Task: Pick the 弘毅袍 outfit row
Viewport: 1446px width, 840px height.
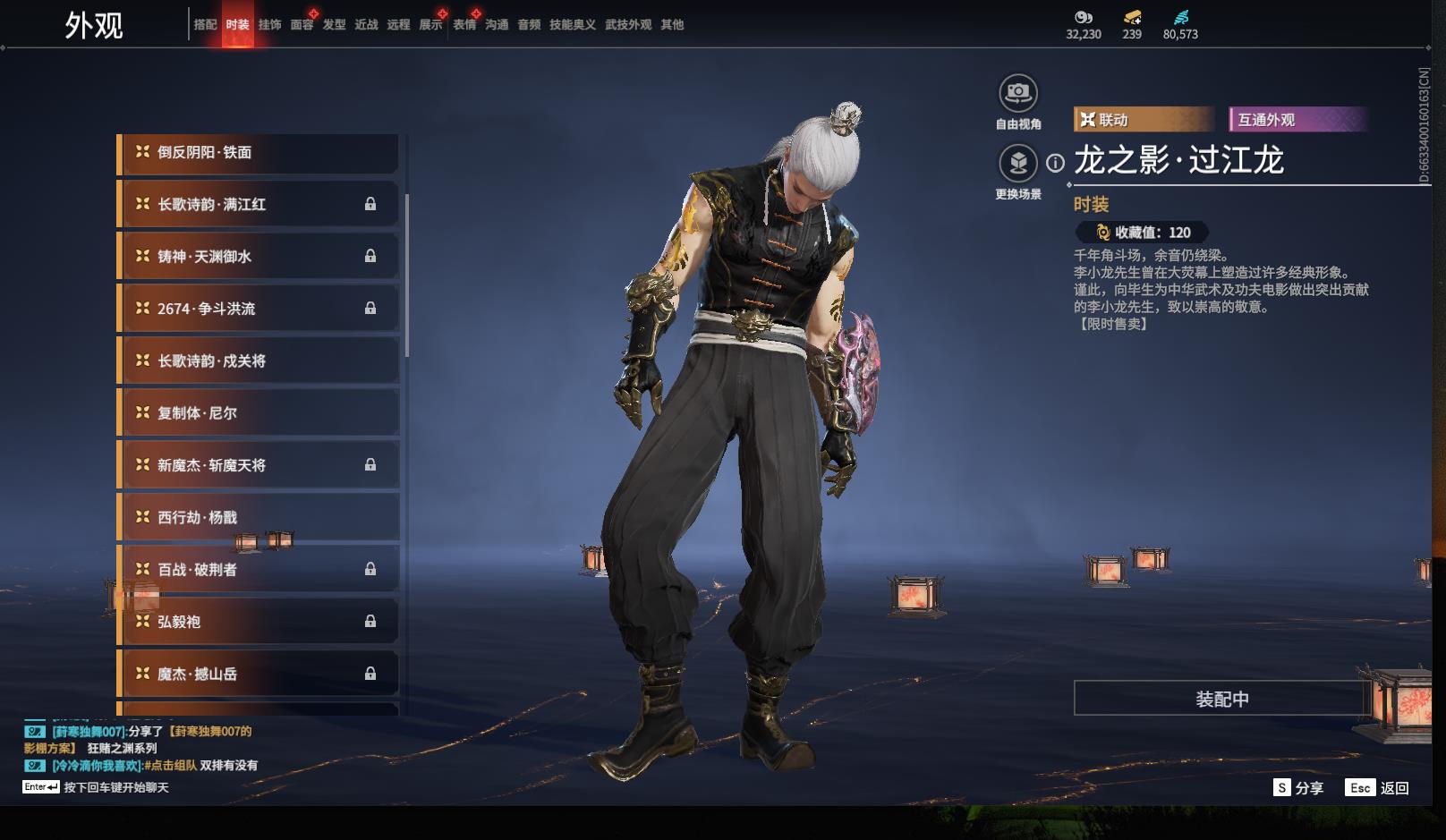Action: point(259,622)
